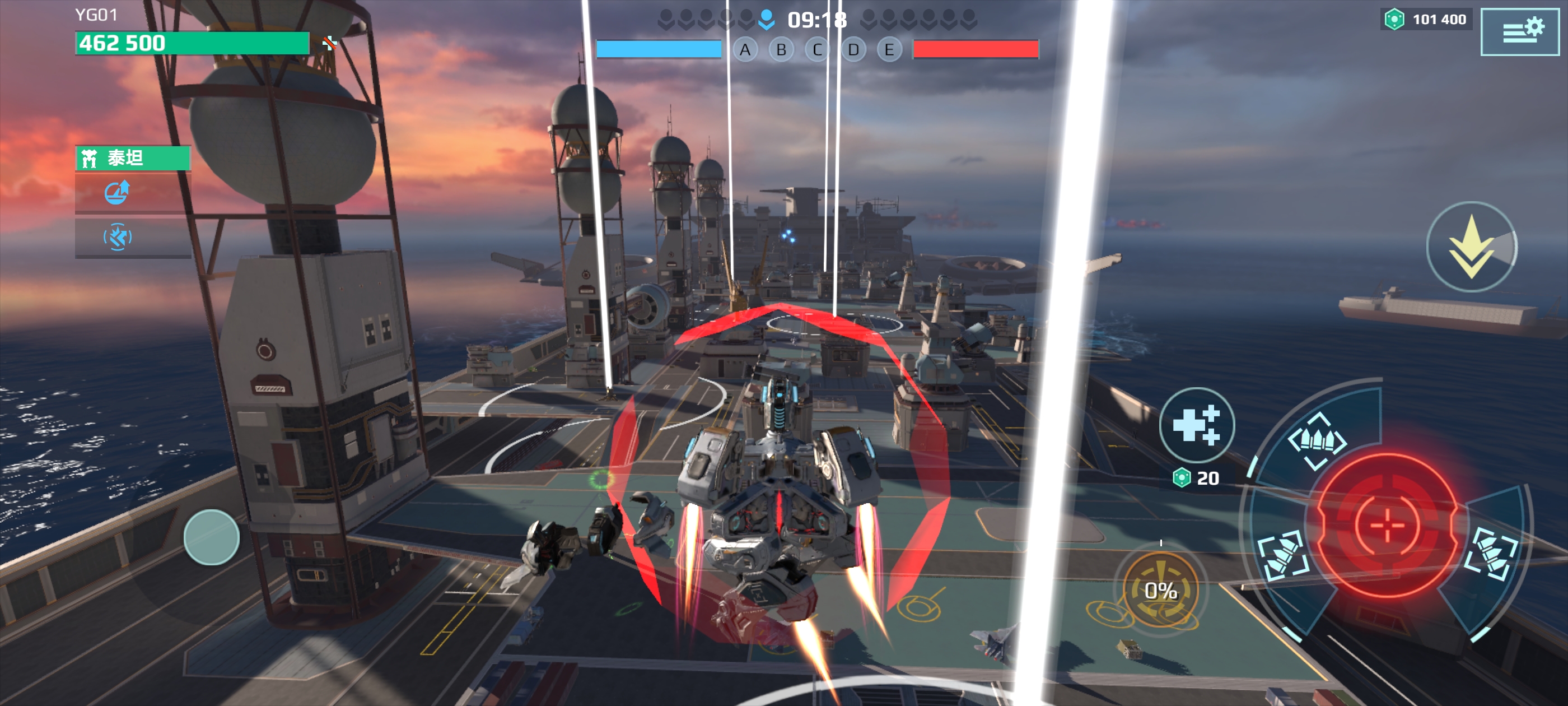This screenshot has height=706, width=1568.
Task: Fire weapons with the red crosshair button
Action: [1387, 524]
